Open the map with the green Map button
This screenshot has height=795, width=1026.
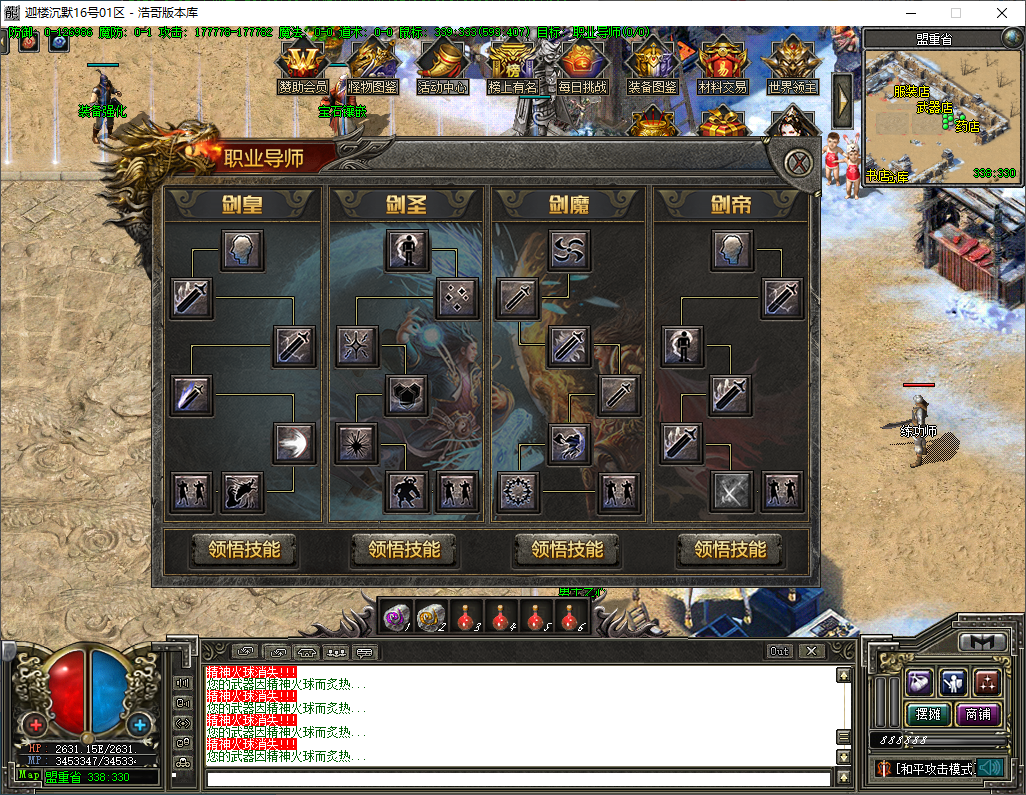click(x=29, y=776)
